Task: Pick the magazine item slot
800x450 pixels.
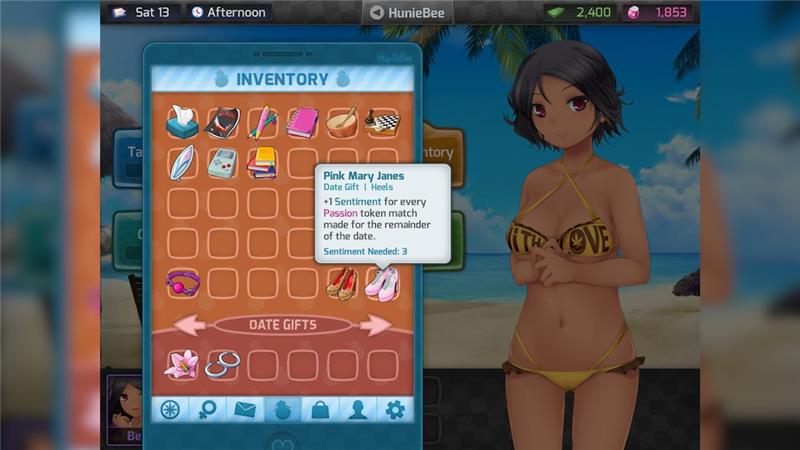Action: pyautogui.click(x=222, y=123)
